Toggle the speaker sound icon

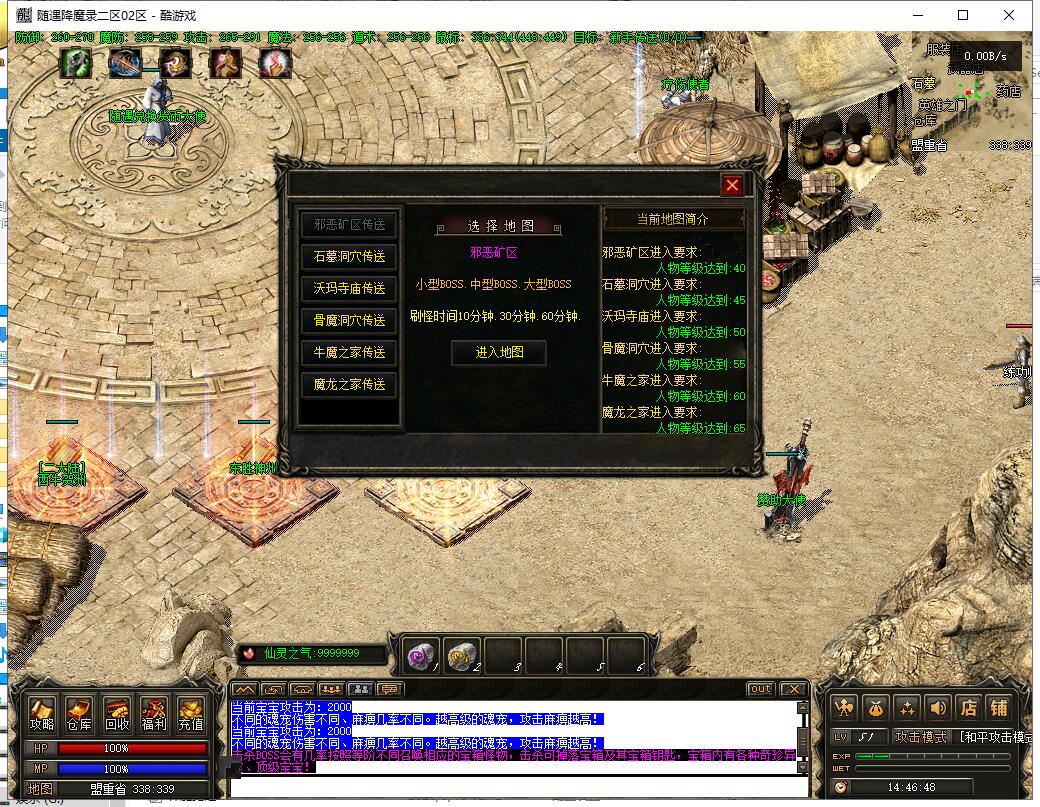pyautogui.click(x=938, y=708)
